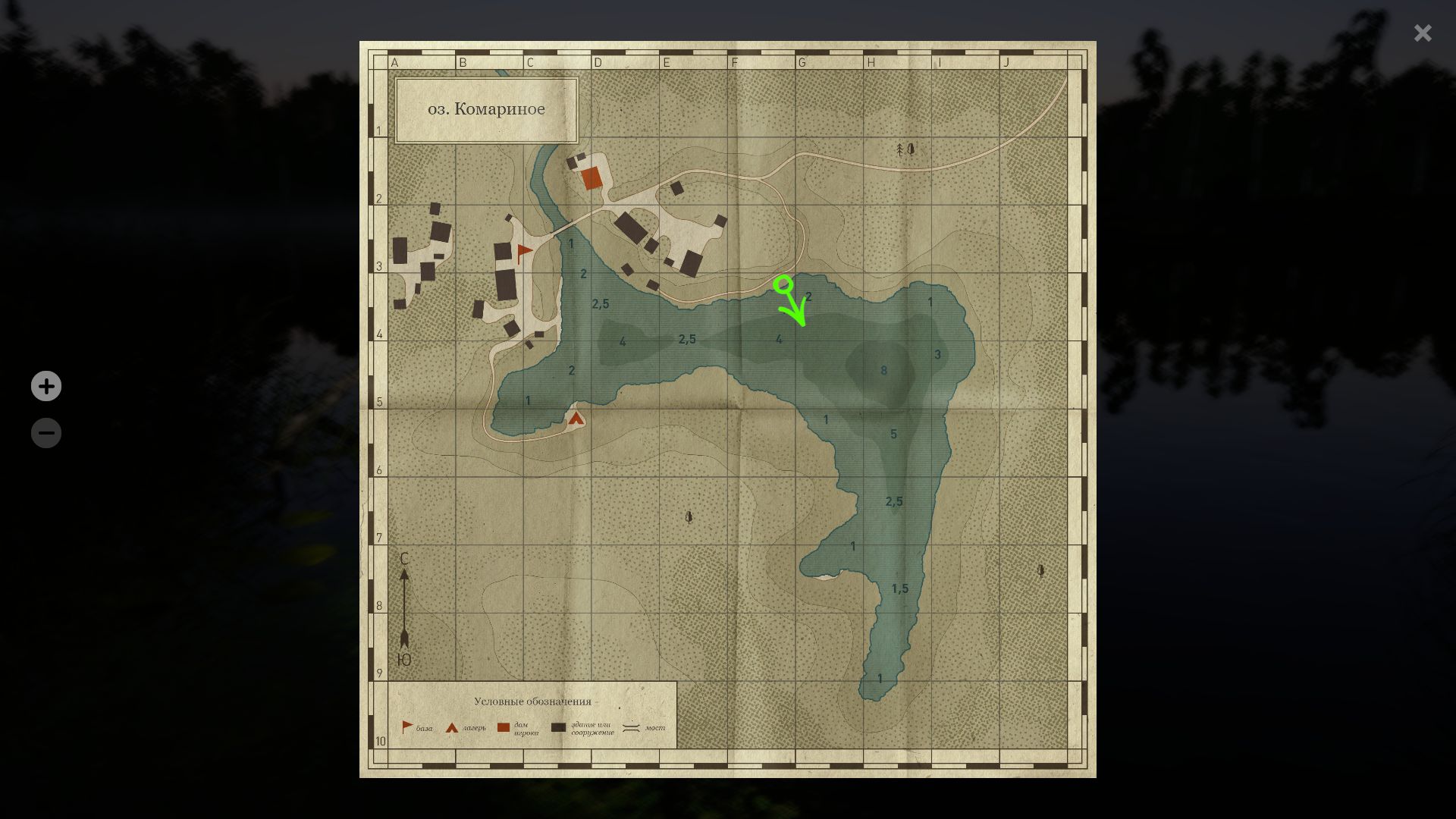Select the depth marking 8 in the lake center
This screenshot has height=819, width=1456.
coord(883,371)
